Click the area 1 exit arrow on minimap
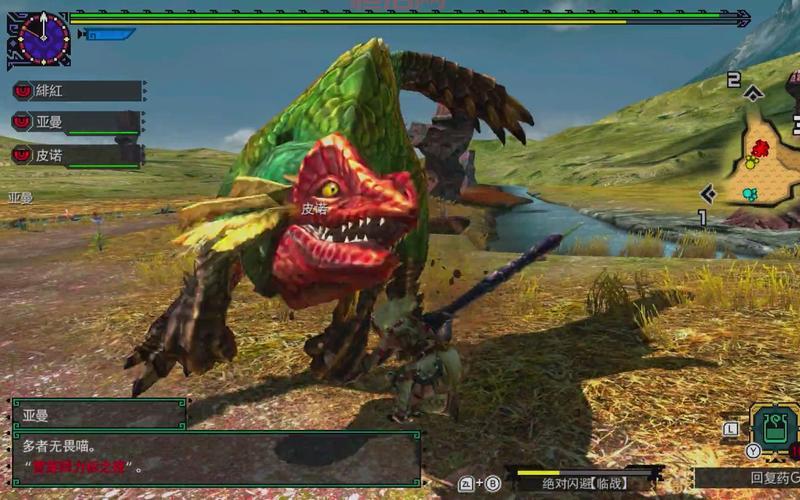 coord(708,194)
